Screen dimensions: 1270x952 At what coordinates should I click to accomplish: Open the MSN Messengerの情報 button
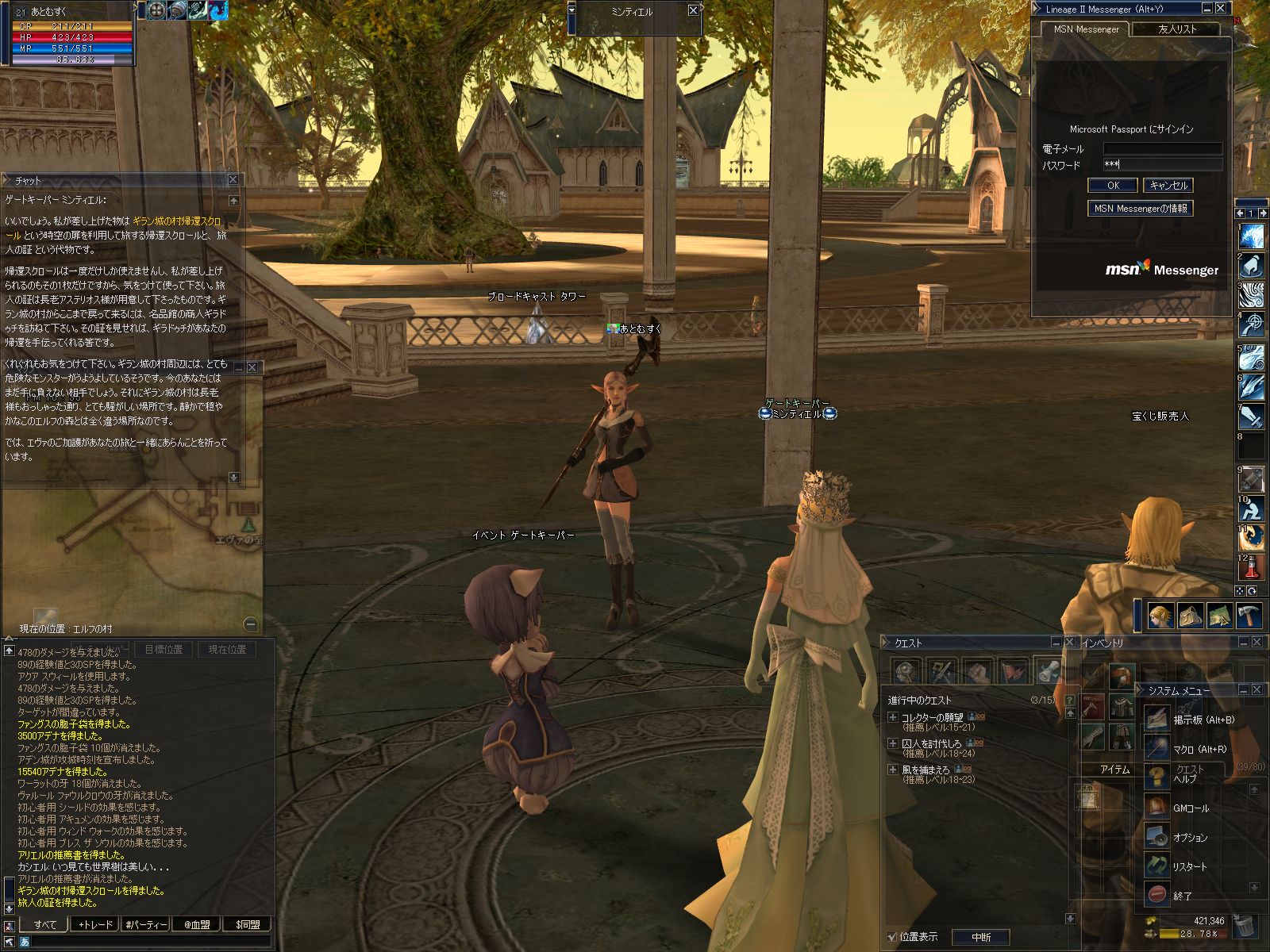(1140, 209)
